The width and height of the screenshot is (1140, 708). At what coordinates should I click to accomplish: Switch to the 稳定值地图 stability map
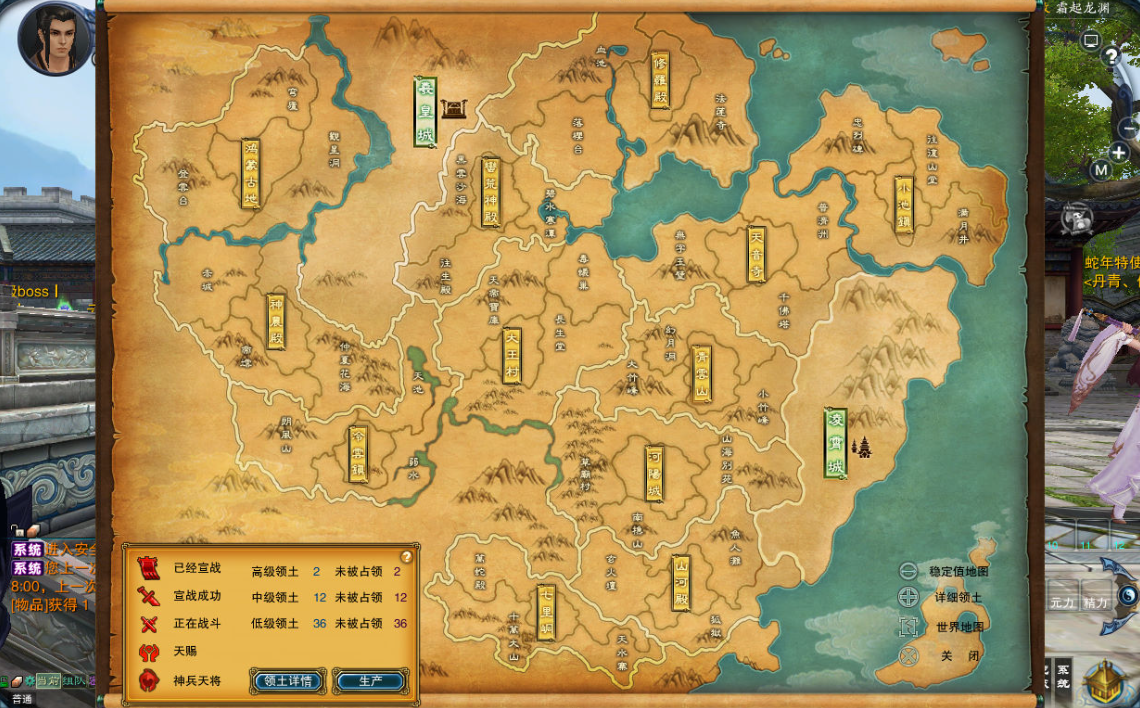pyautogui.click(x=908, y=572)
